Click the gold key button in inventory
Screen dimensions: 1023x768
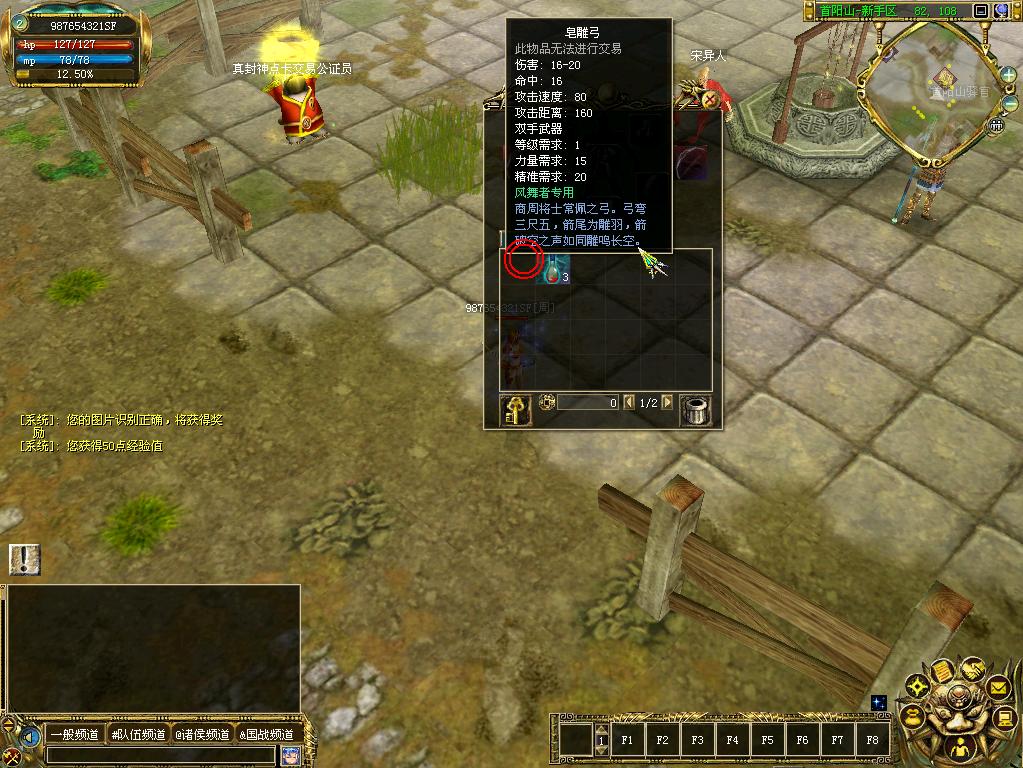(515, 409)
